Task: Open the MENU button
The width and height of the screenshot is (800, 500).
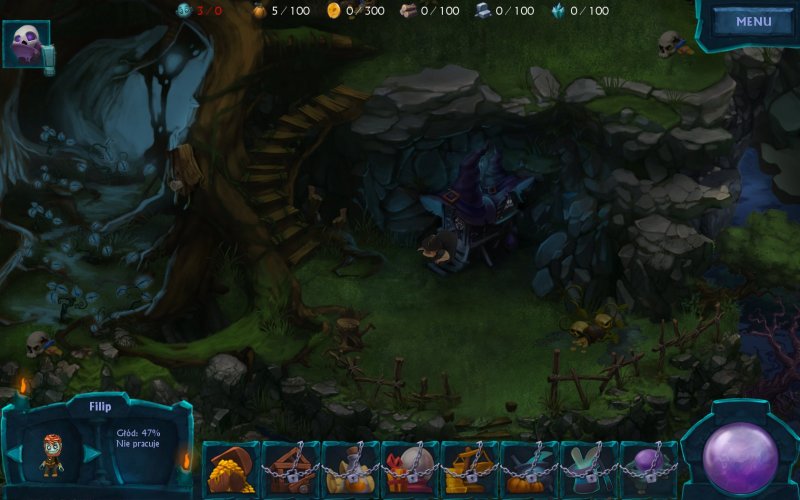Action: pos(753,22)
